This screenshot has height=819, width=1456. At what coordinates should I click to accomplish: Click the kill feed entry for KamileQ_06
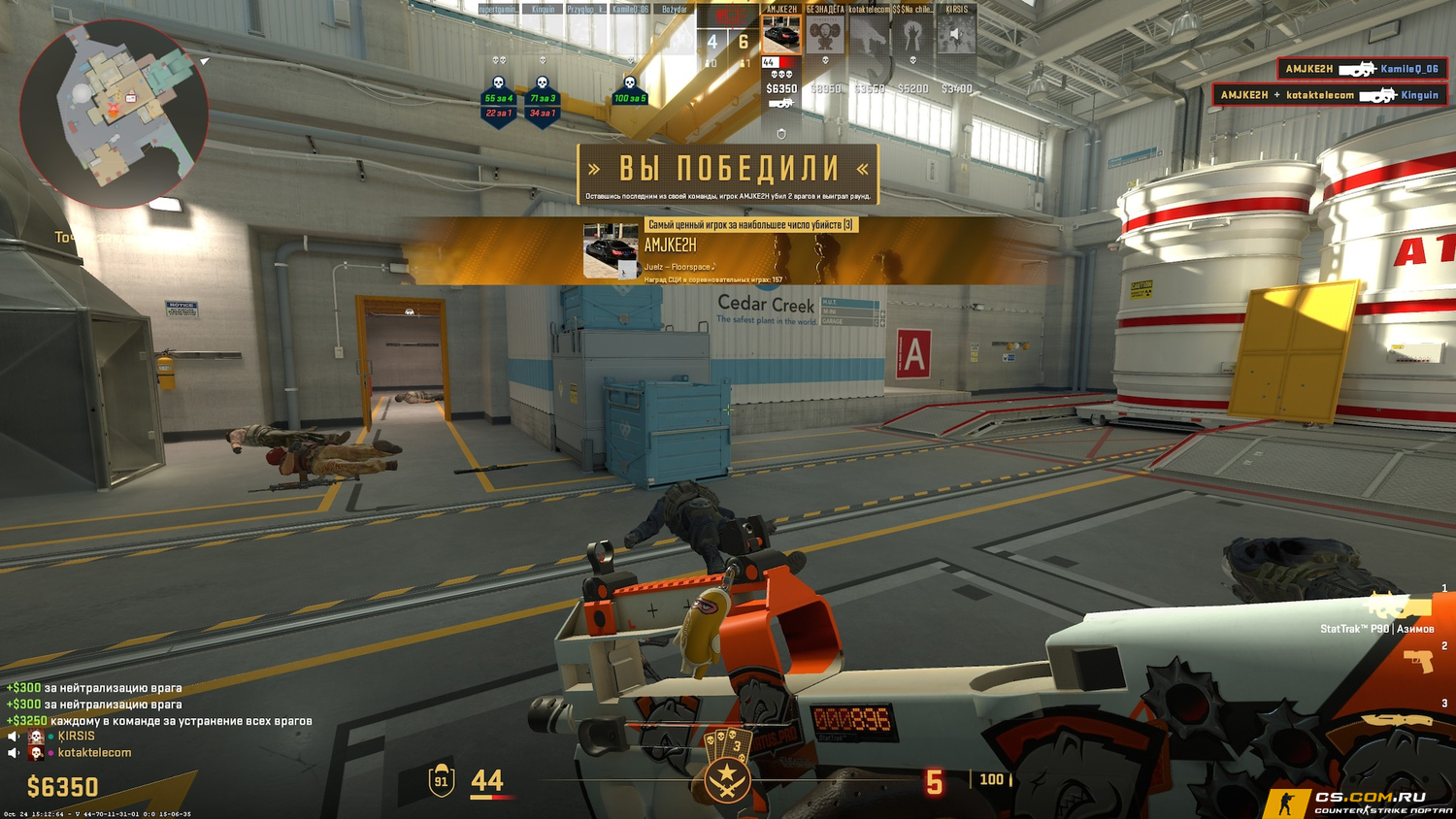coord(1362,69)
